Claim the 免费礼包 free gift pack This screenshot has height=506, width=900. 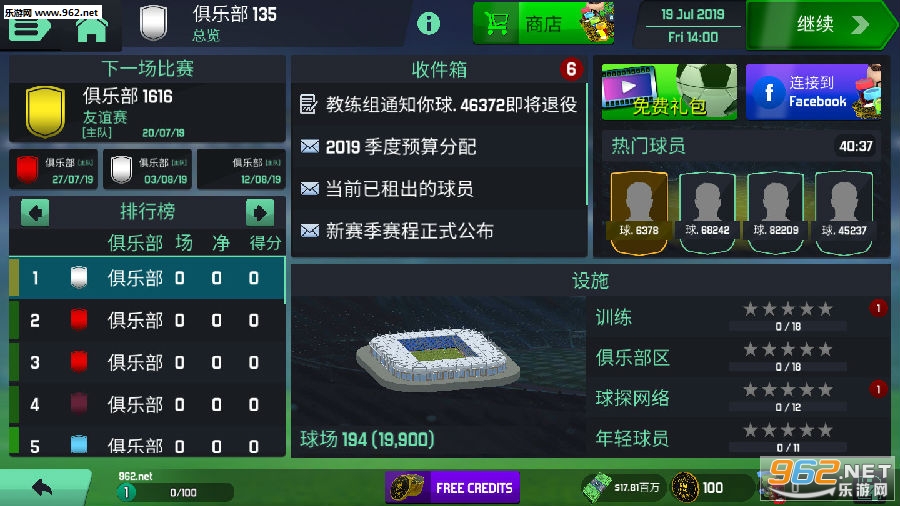click(x=668, y=93)
